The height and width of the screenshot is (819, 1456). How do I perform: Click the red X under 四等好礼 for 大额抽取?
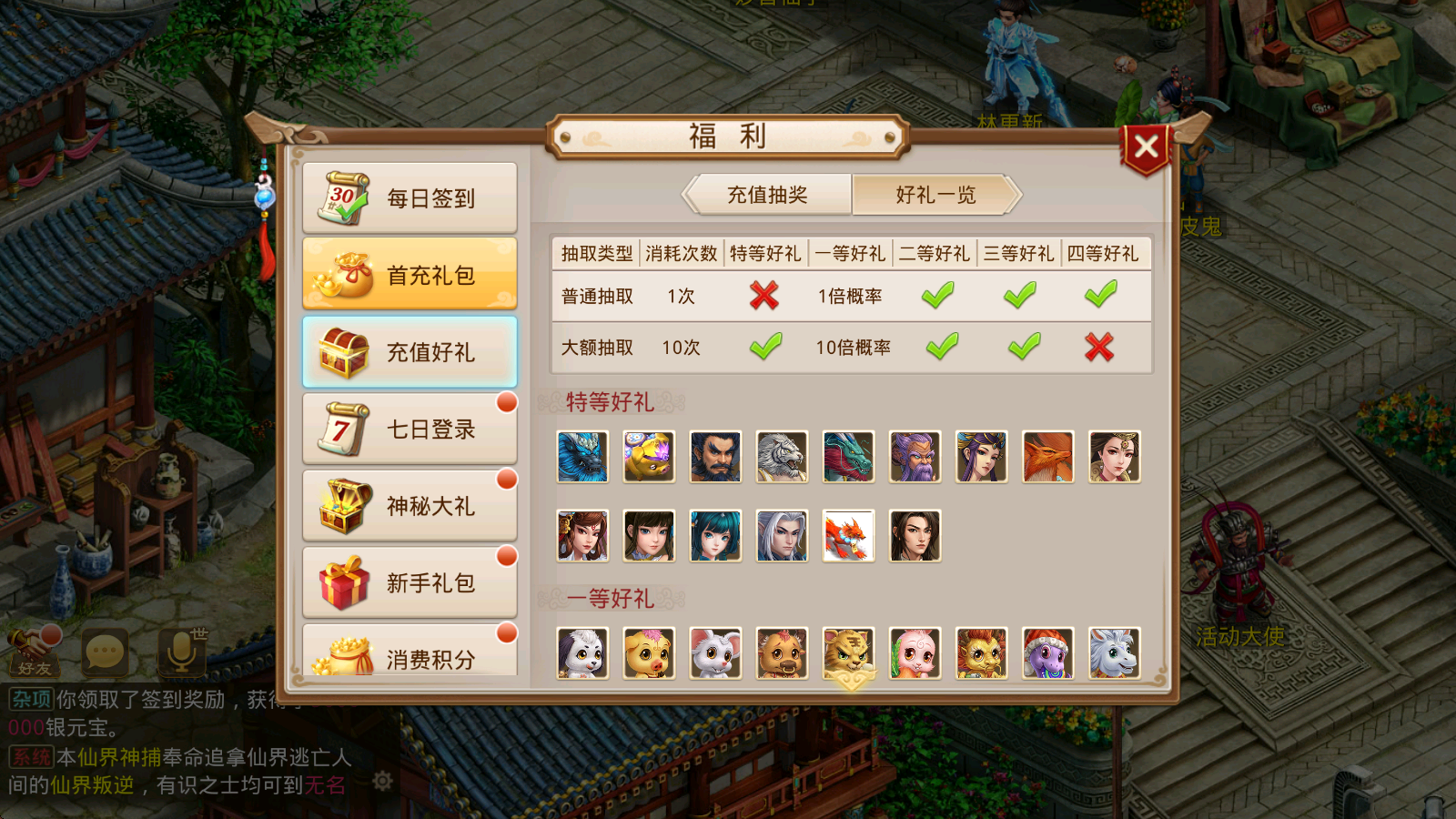pos(1101,347)
